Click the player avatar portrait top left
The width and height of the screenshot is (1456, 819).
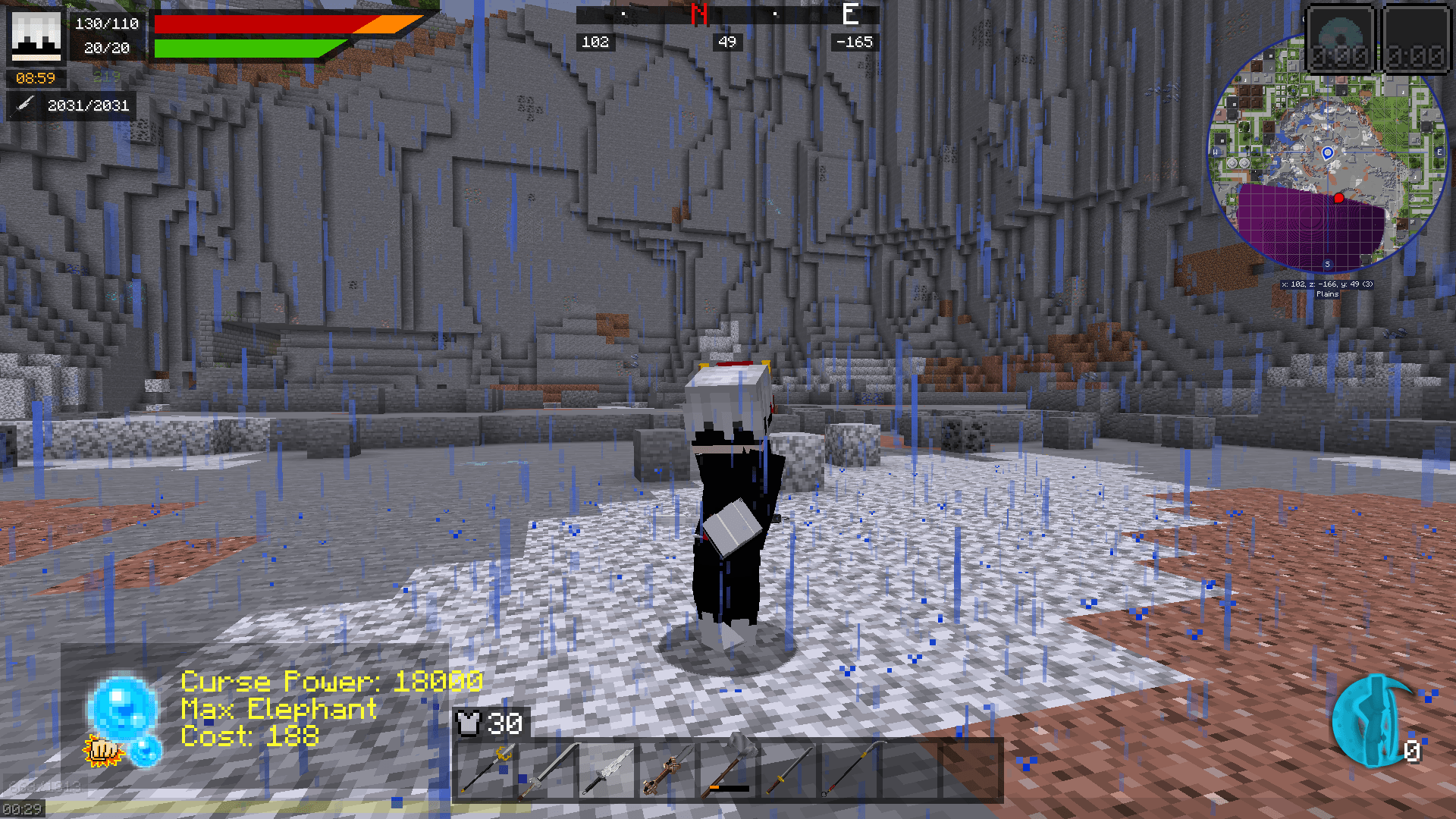tap(36, 36)
